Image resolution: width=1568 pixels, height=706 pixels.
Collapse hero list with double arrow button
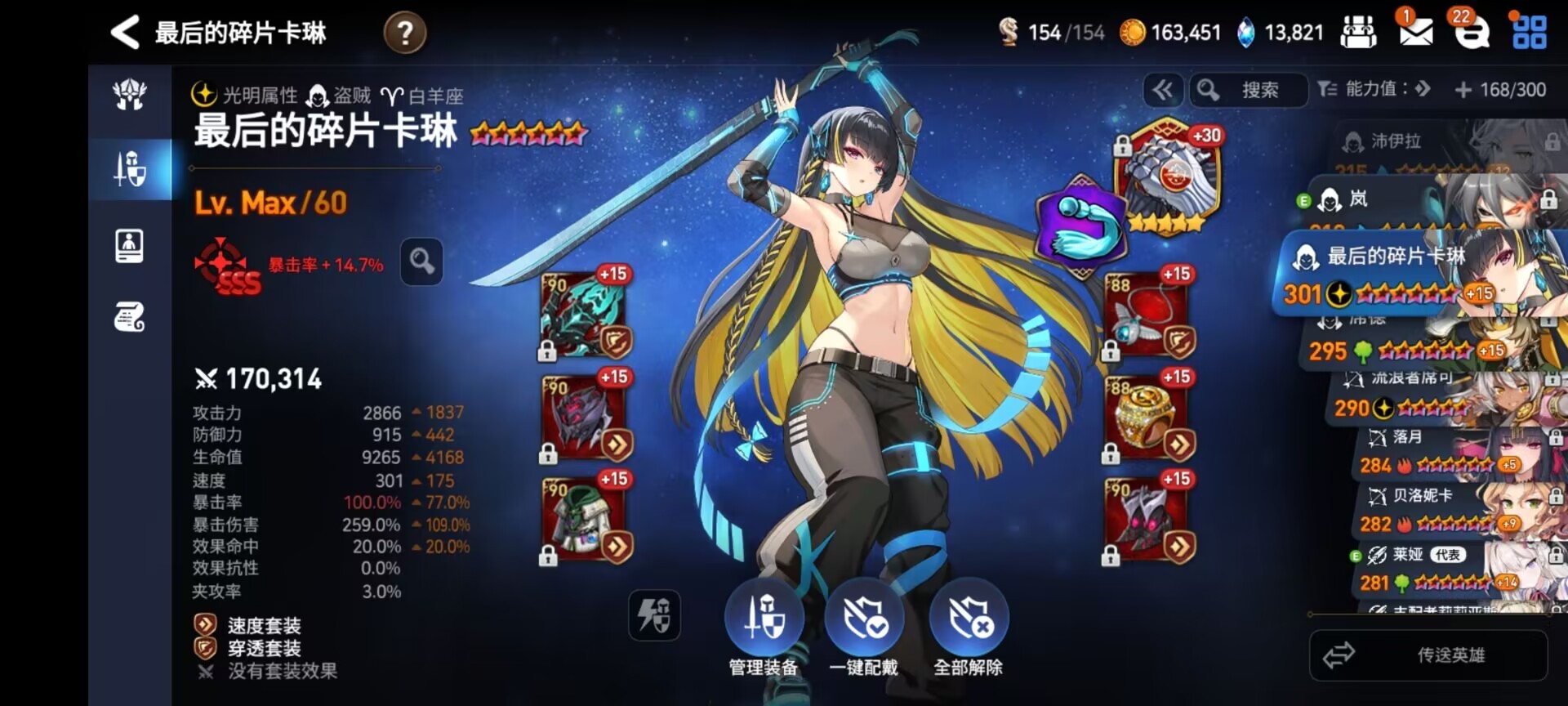[x=1163, y=90]
